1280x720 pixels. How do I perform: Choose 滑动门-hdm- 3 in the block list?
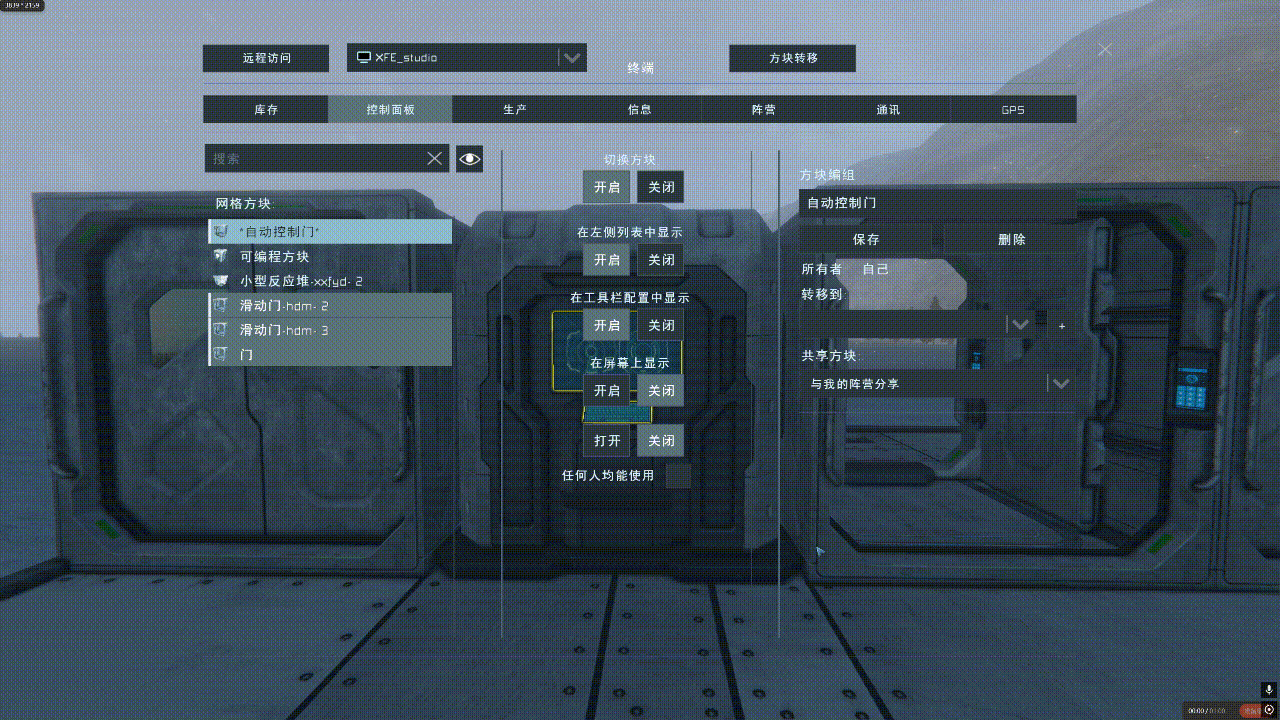284,330
